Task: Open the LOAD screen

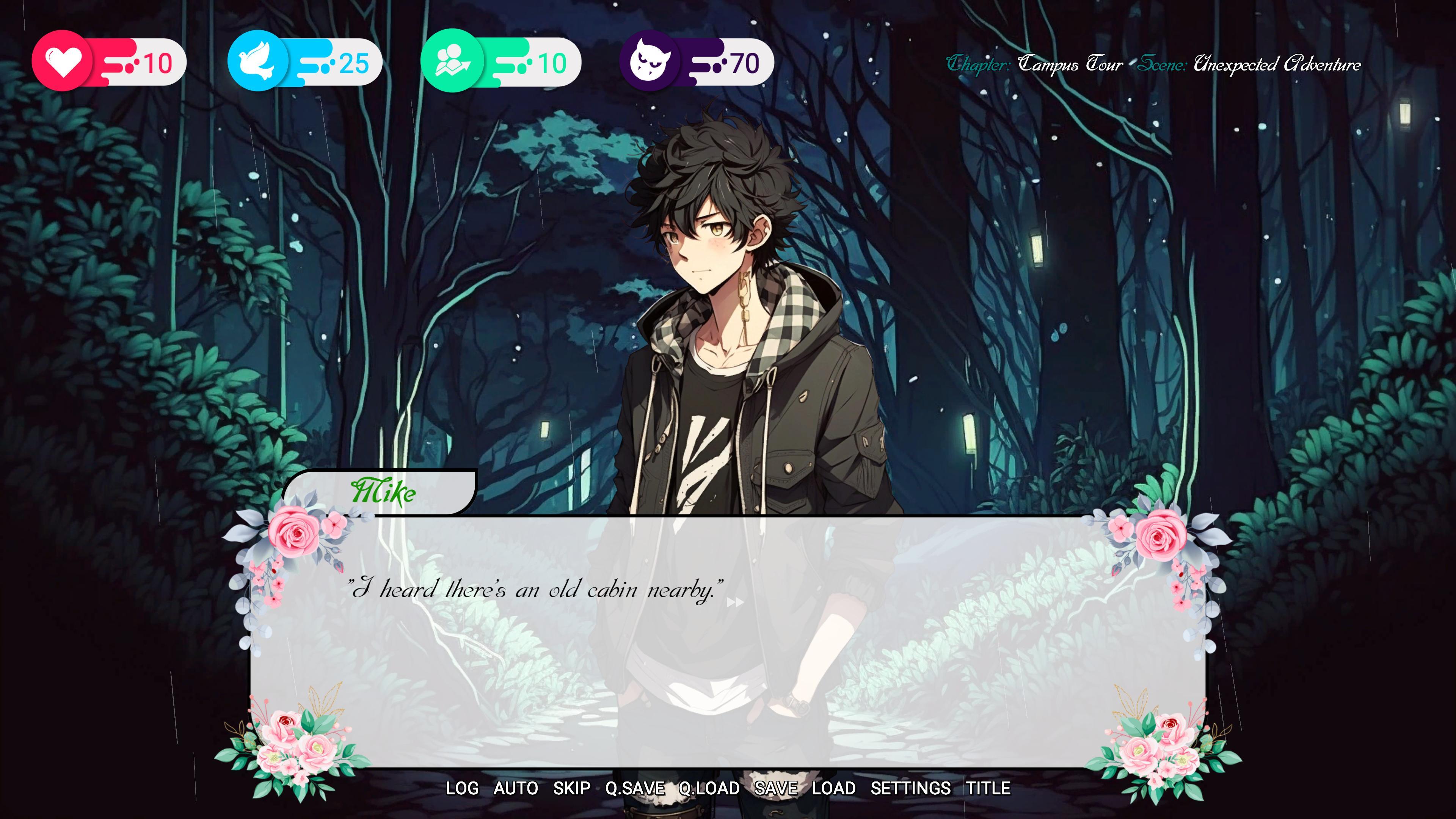Action: tap(835, 788)
